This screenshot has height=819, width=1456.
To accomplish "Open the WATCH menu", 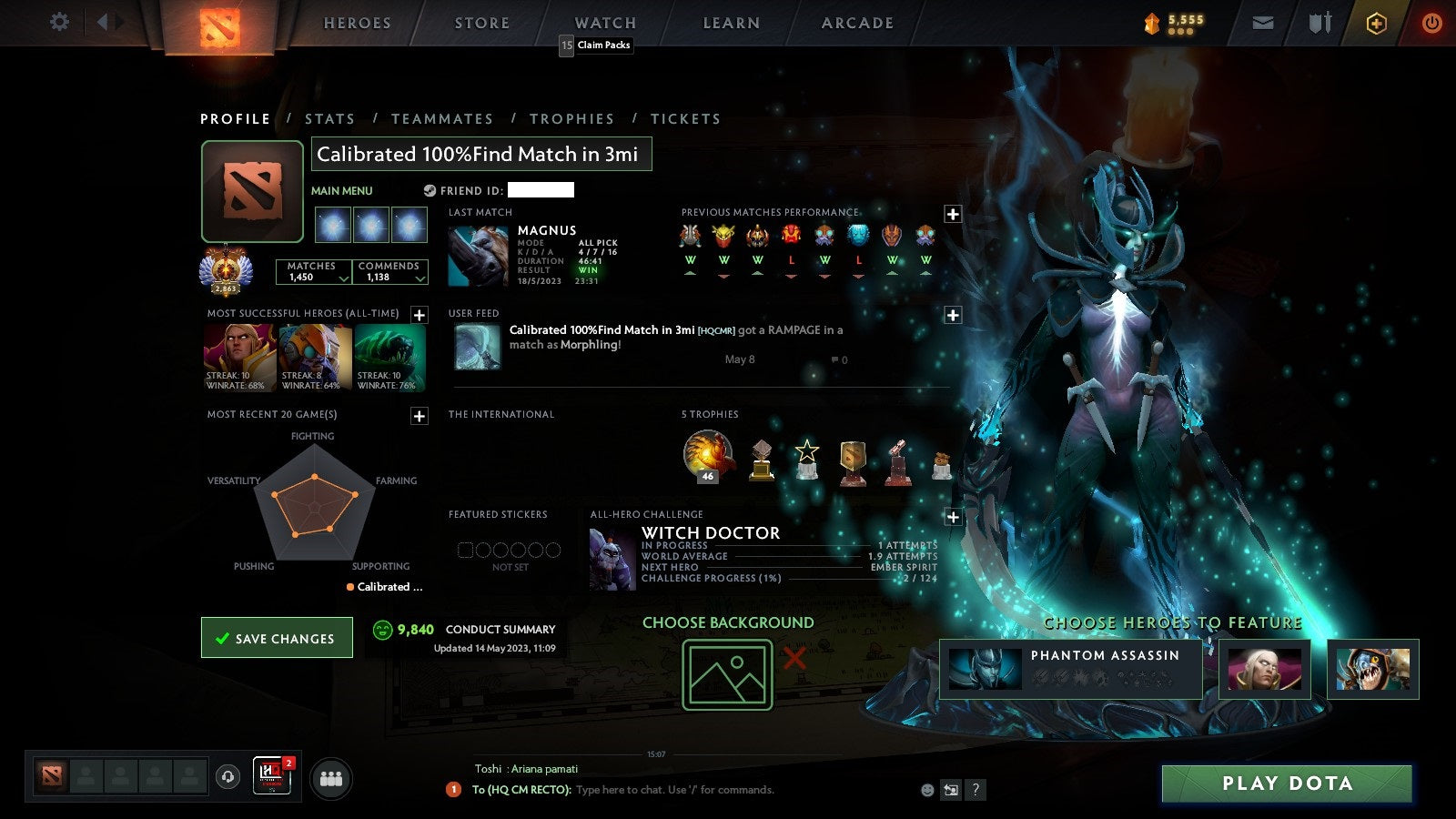I will point(603,23).
